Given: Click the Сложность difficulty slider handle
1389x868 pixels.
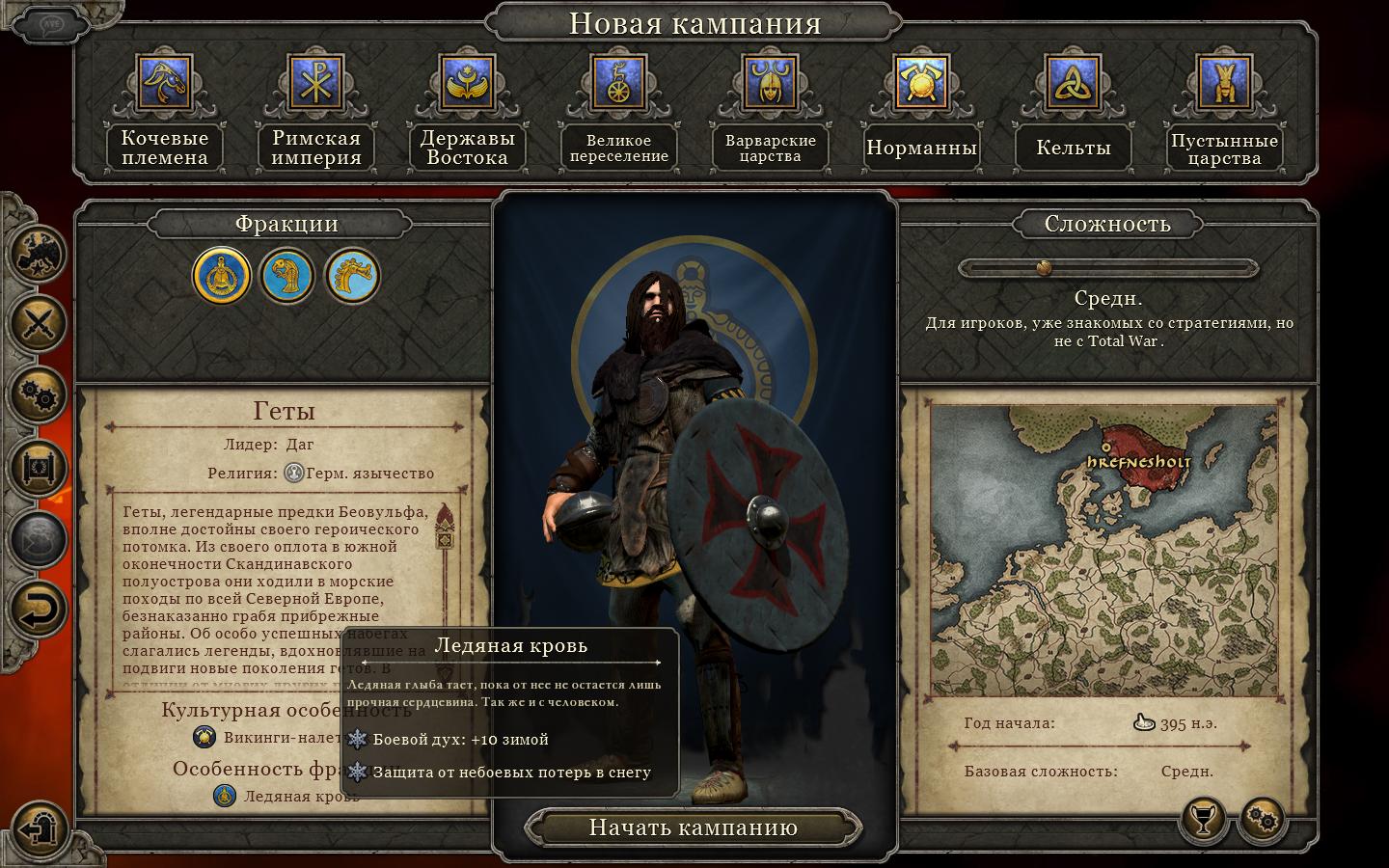Looking at the screenshot, I should click(x=1043, y=267).
